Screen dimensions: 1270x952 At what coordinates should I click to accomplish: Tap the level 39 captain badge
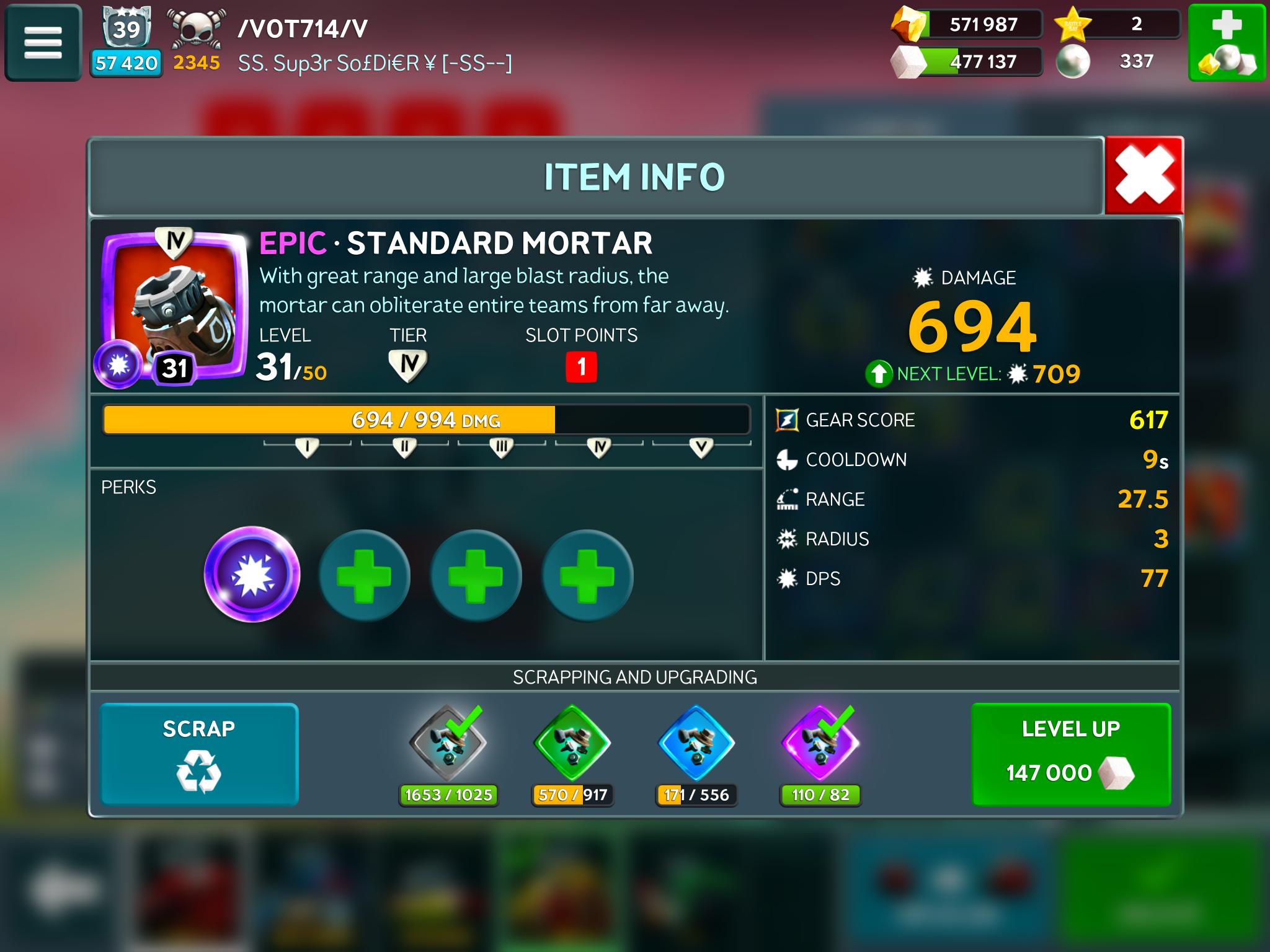(127, 28)
